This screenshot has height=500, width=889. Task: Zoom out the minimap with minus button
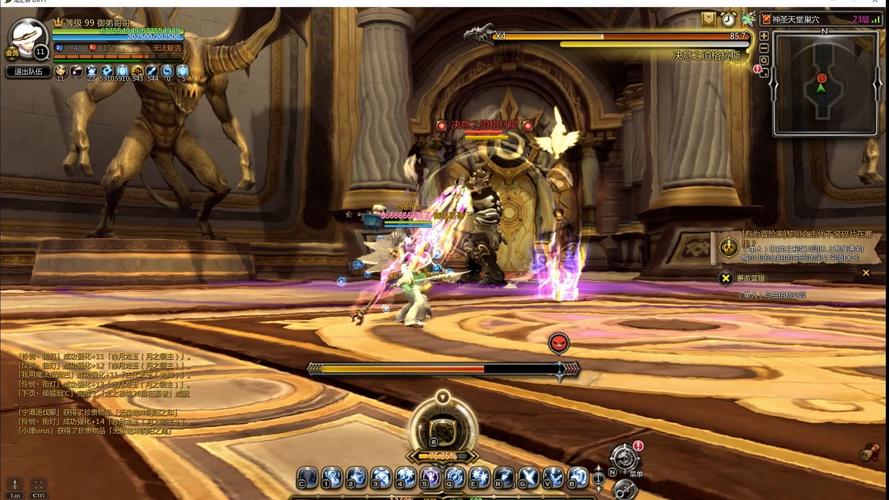(x=764, y=49)
